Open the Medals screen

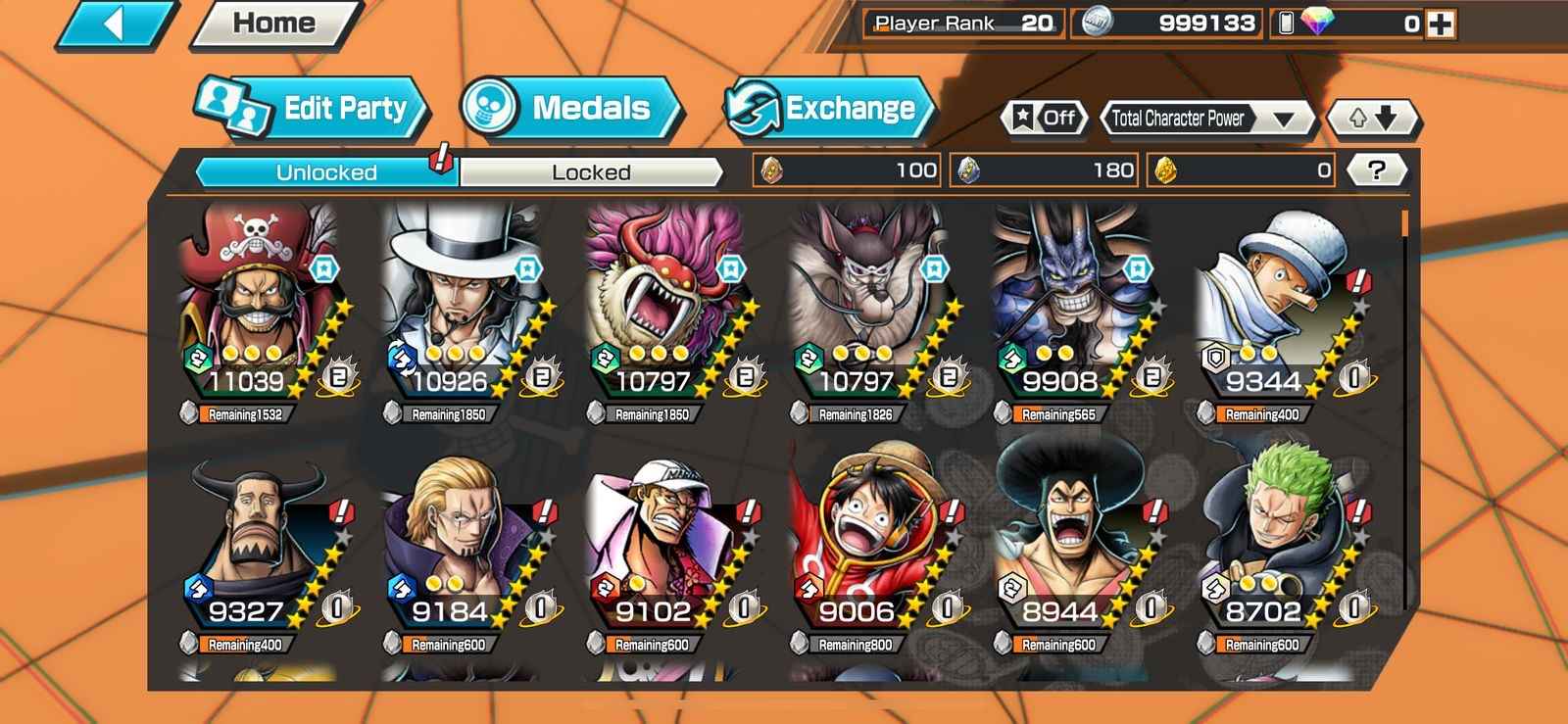570,108
